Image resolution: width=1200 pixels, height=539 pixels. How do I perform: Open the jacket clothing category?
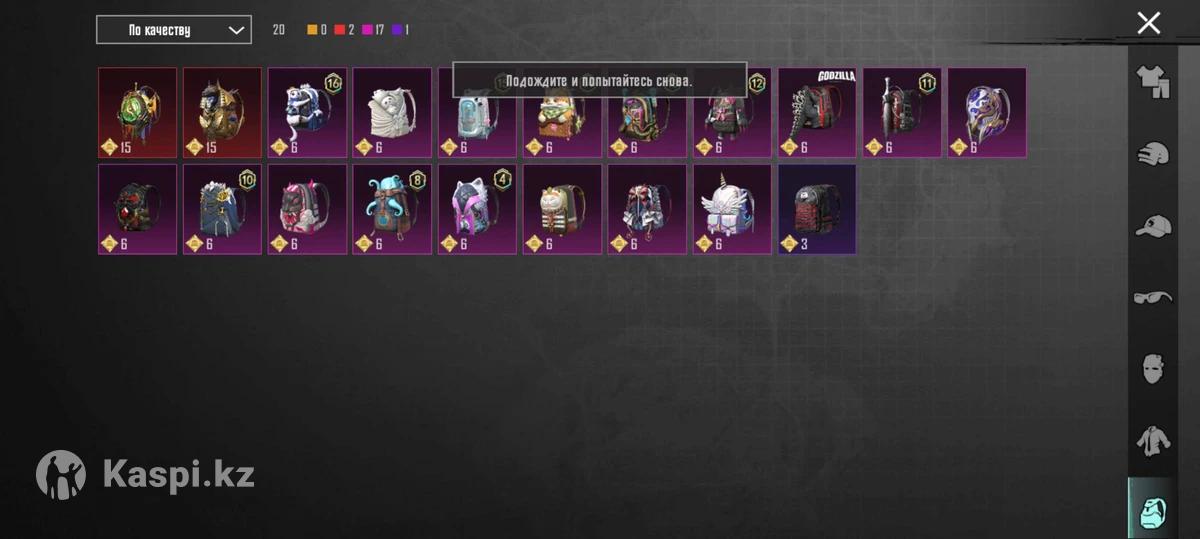1153,440
